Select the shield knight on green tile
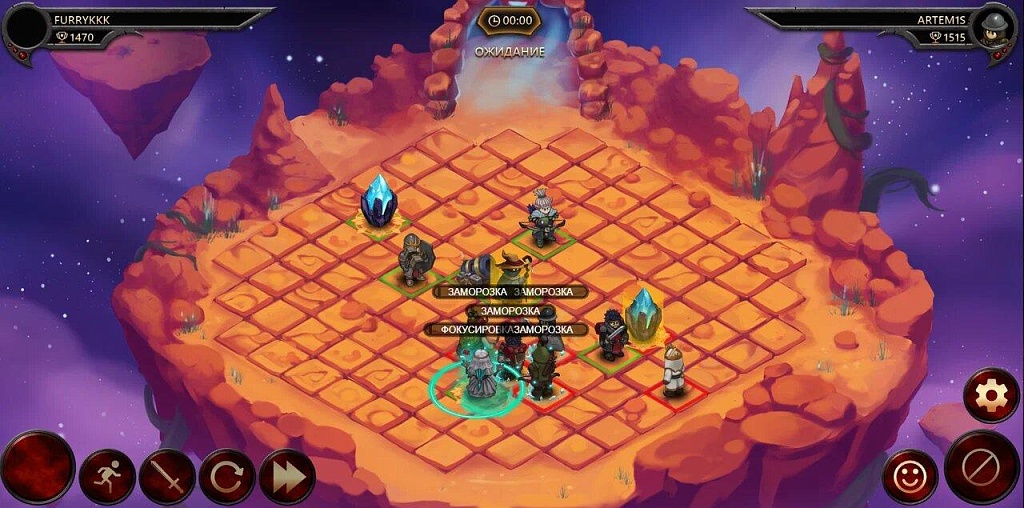The image size is (1024, 508). pyautogui.click(x=412, y=260)
